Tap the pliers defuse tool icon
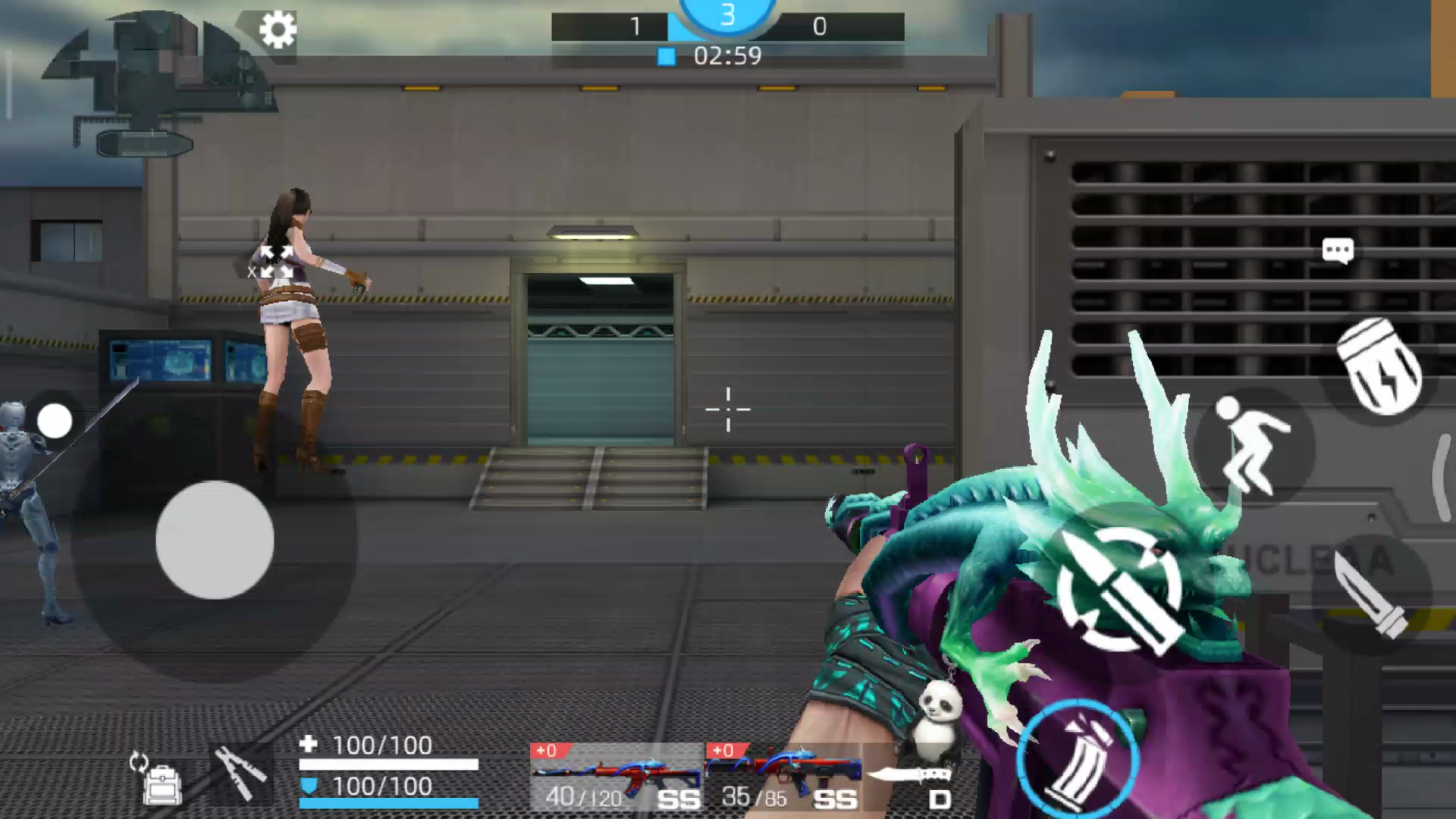1456x819 pixels. click(x=240, y=773)
